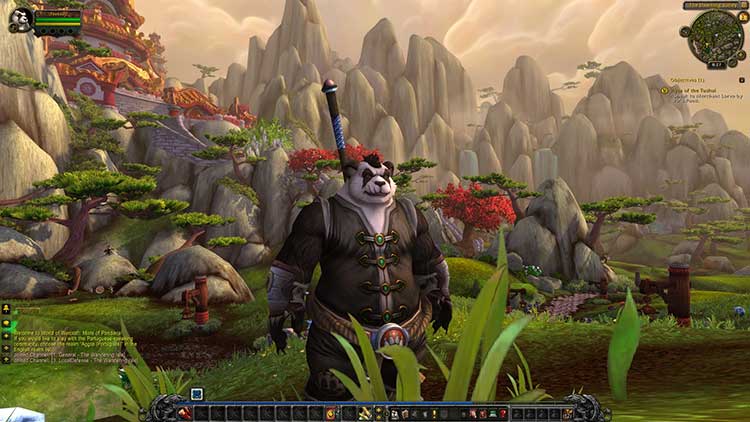Click the panda player portrait
Viewport: 750px width, 422px height.
tap(21, 19)
